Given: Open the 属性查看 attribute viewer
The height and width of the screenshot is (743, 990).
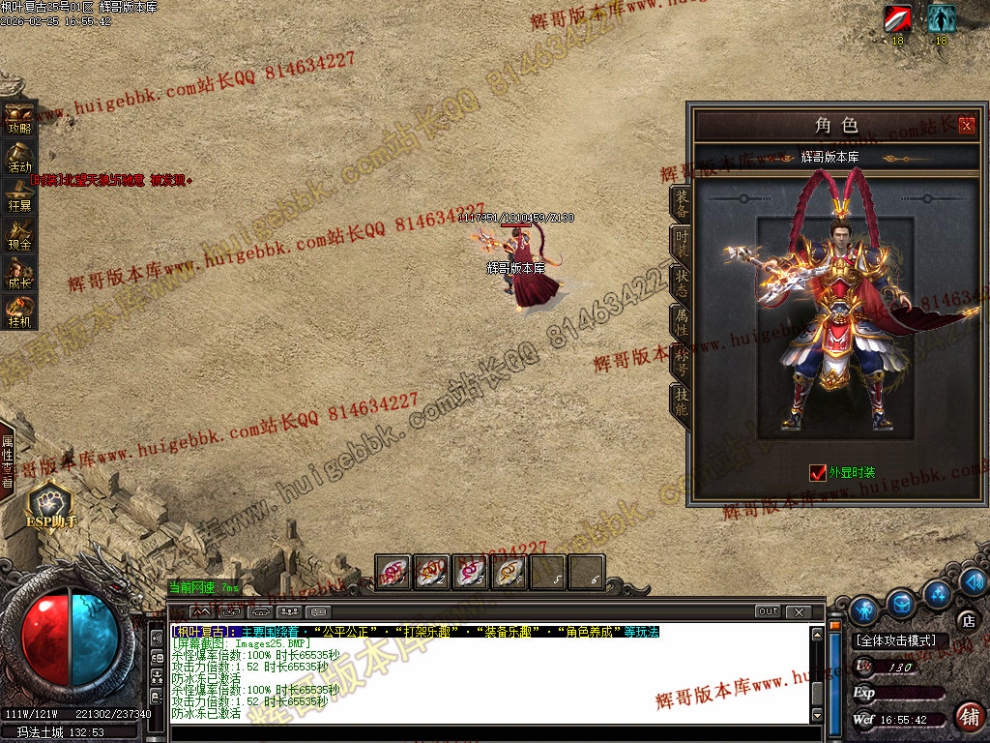Looking at the screenshot, I should click(7, 461).
